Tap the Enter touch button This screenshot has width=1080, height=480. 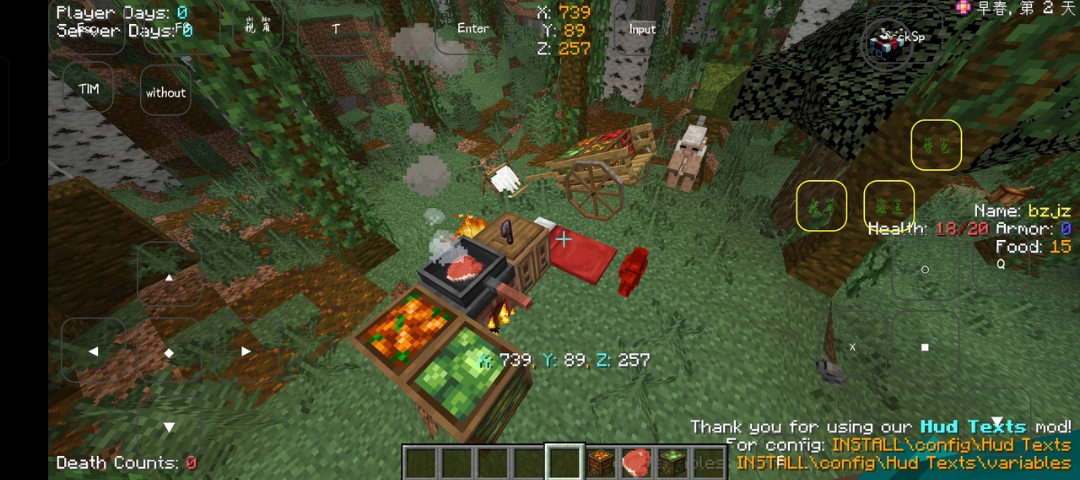[x=473, y=29]
